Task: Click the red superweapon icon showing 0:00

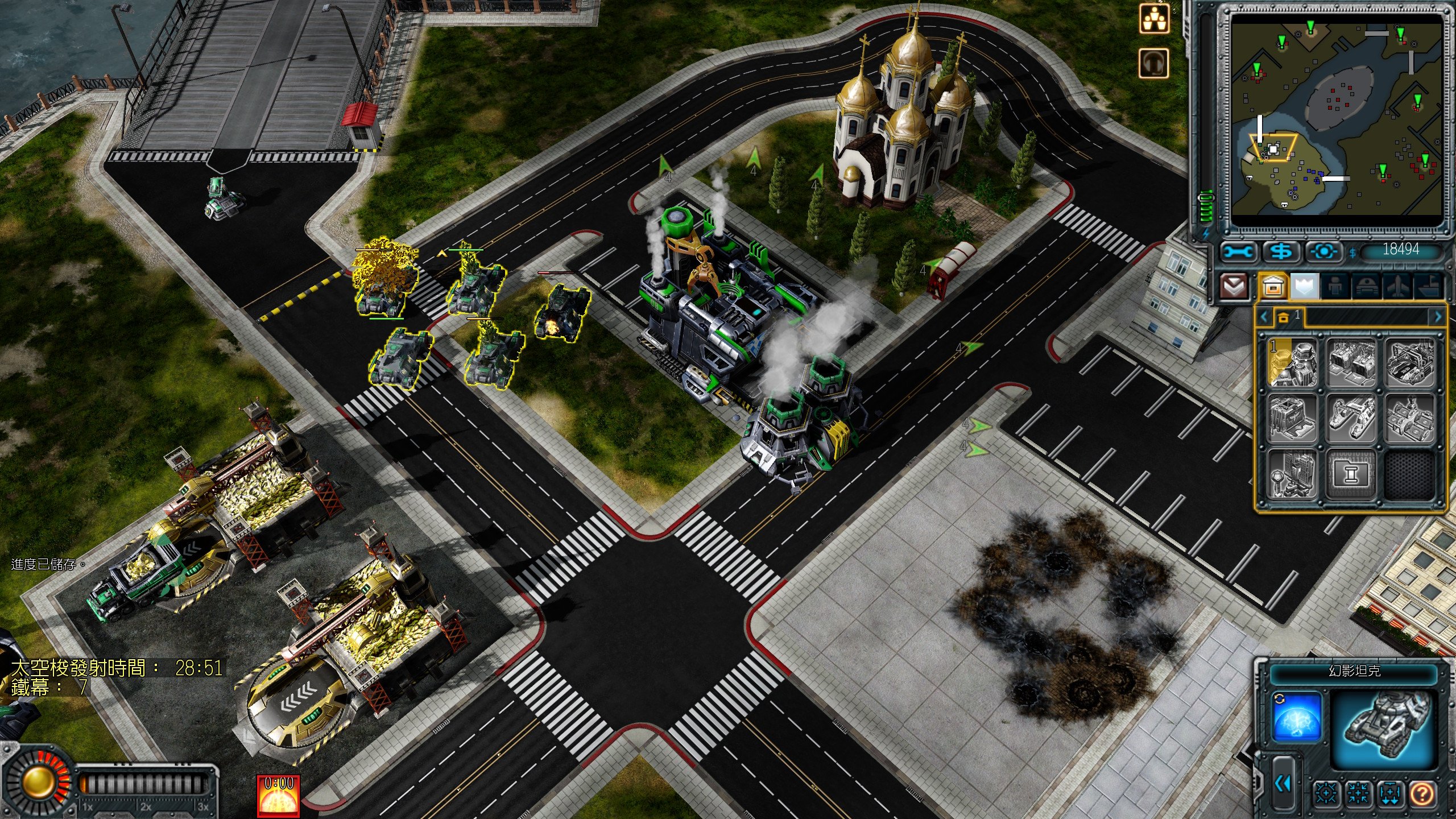Action: tap(278, 795)
